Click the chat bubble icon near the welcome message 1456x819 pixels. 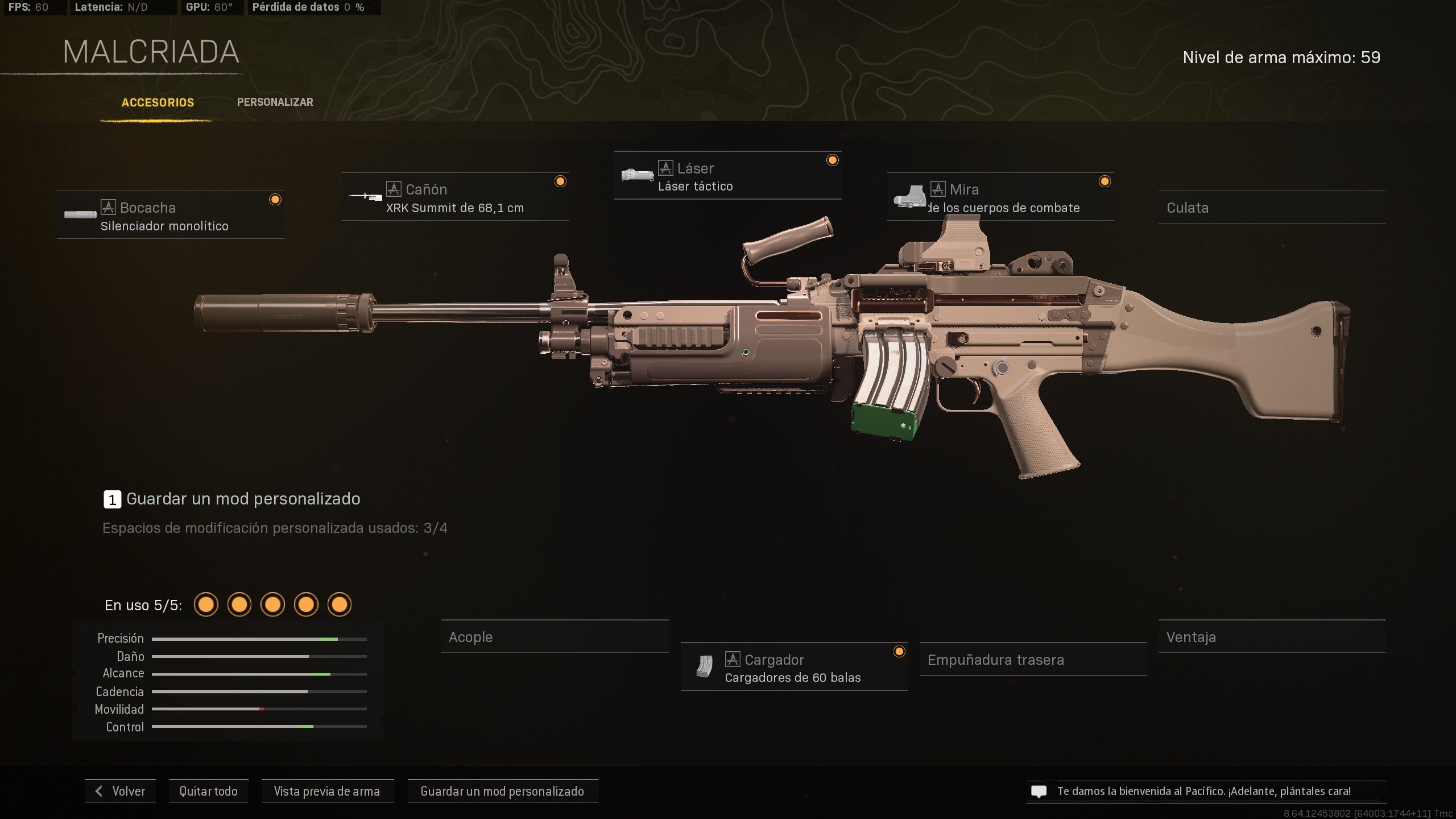coord(1040,791)
